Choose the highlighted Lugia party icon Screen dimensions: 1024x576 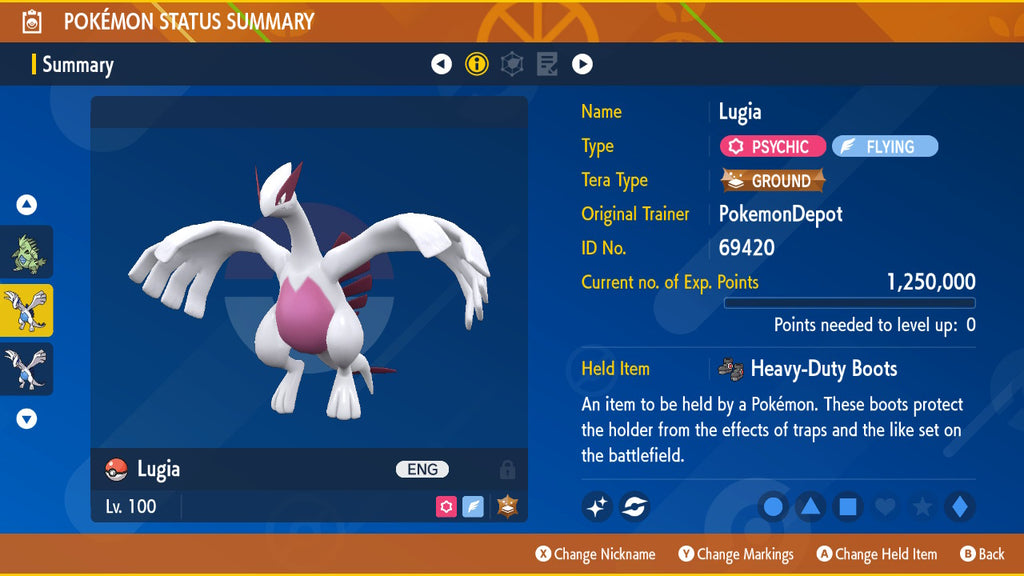coord(27,310)
